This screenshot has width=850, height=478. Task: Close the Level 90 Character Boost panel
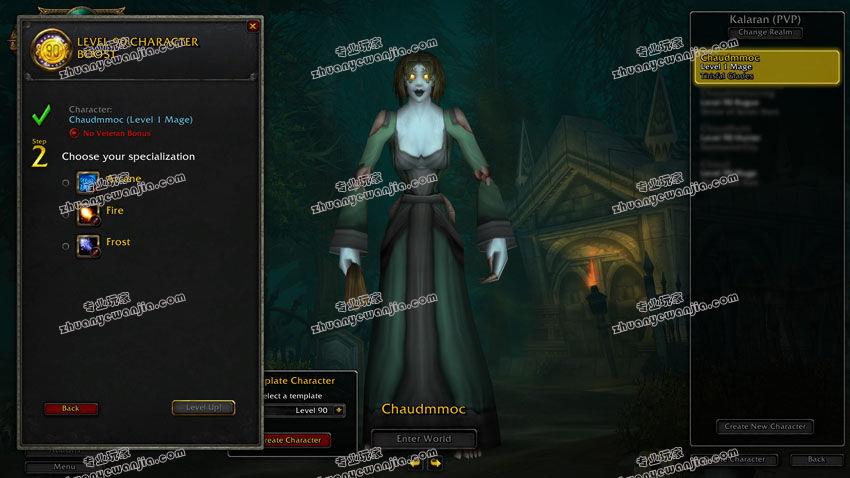point(252,26)
